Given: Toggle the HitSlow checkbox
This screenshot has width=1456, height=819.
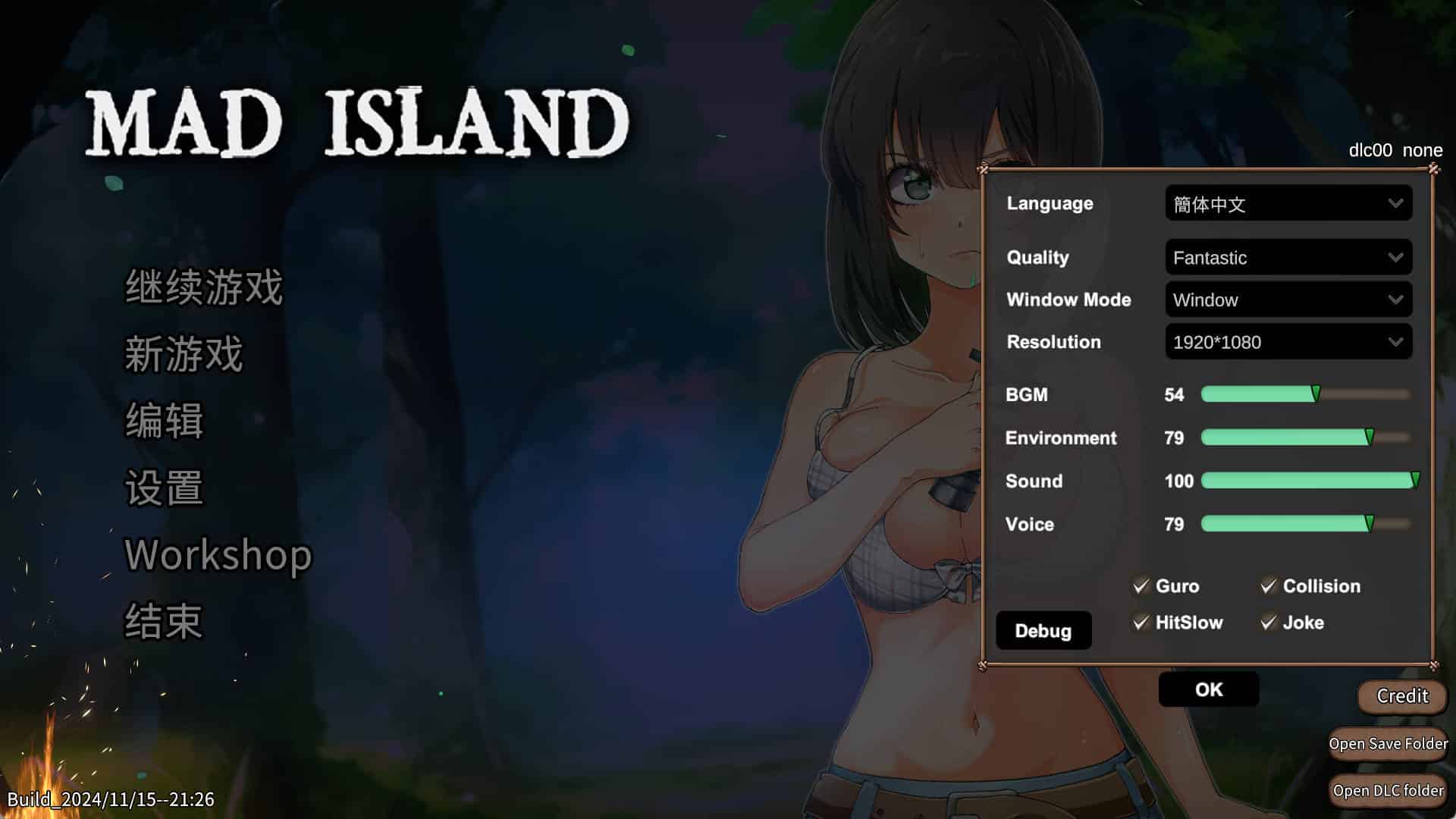Looking at the screenshot, I should (x=1141, y=623).
